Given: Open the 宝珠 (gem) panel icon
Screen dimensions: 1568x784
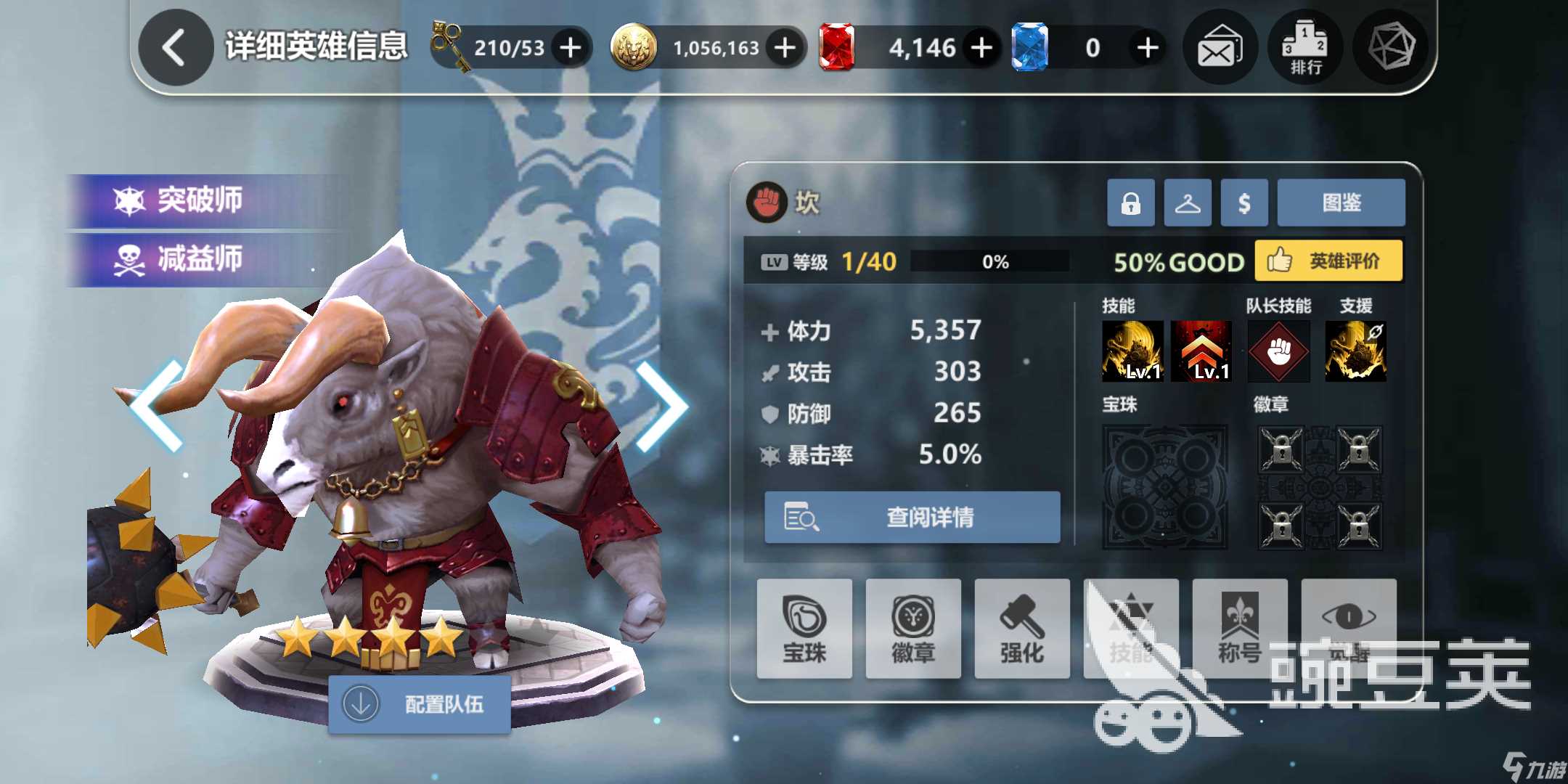Looking at the screenshot, I should [804, 629].
